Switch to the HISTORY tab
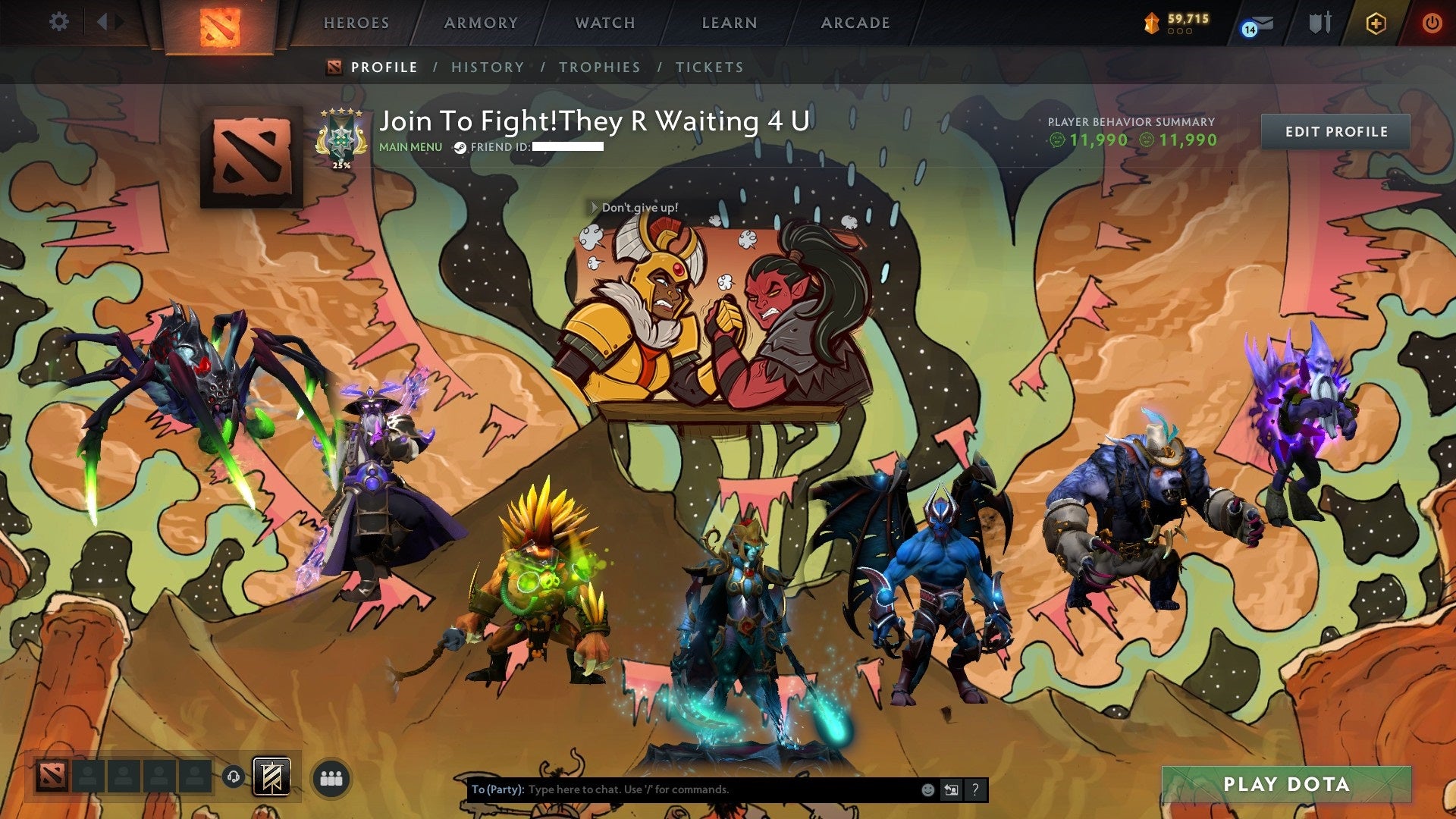Screen dimensions: 1456x819 coord(488,67)
